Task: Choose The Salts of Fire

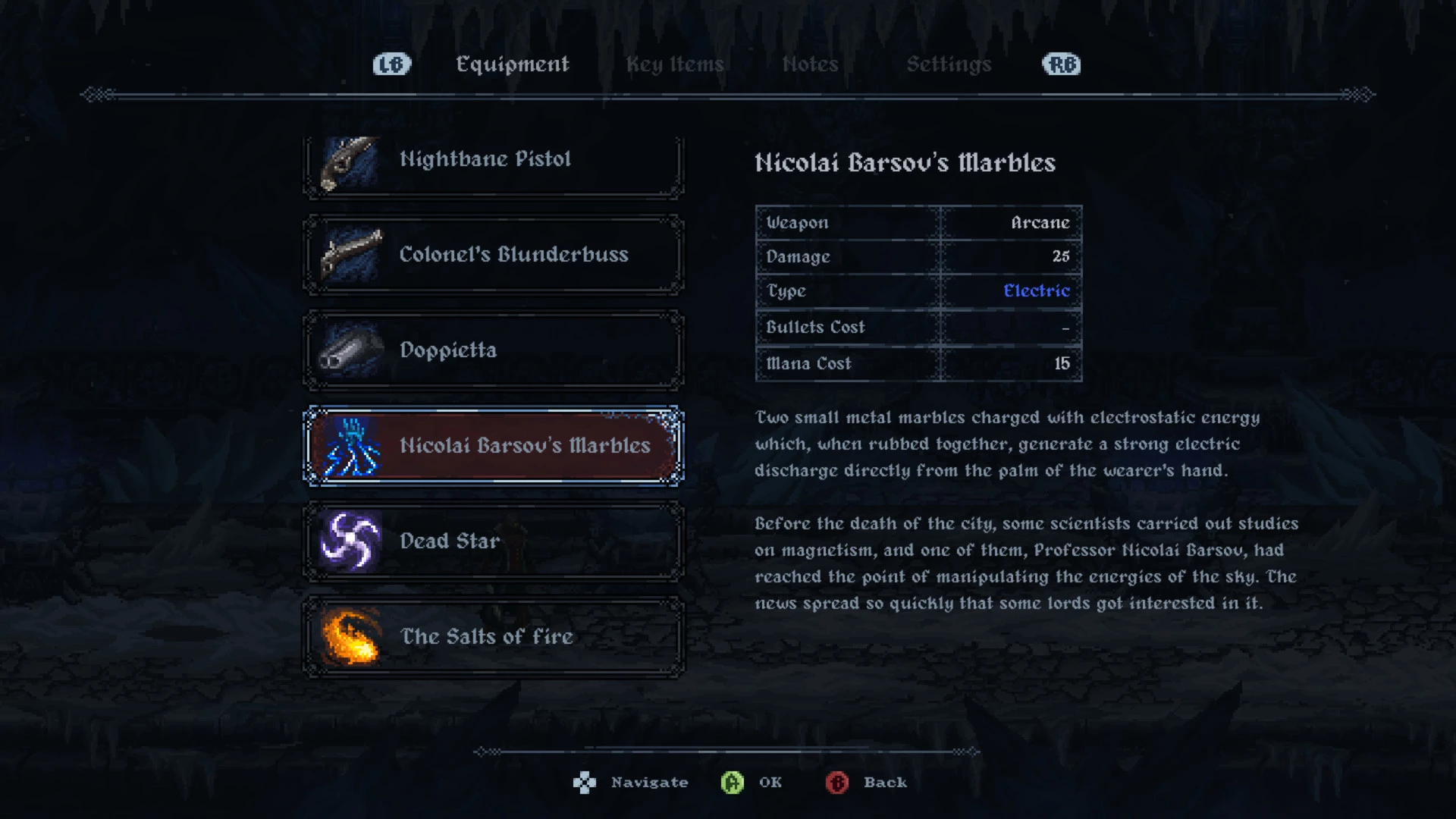Action: coord(493,637)
